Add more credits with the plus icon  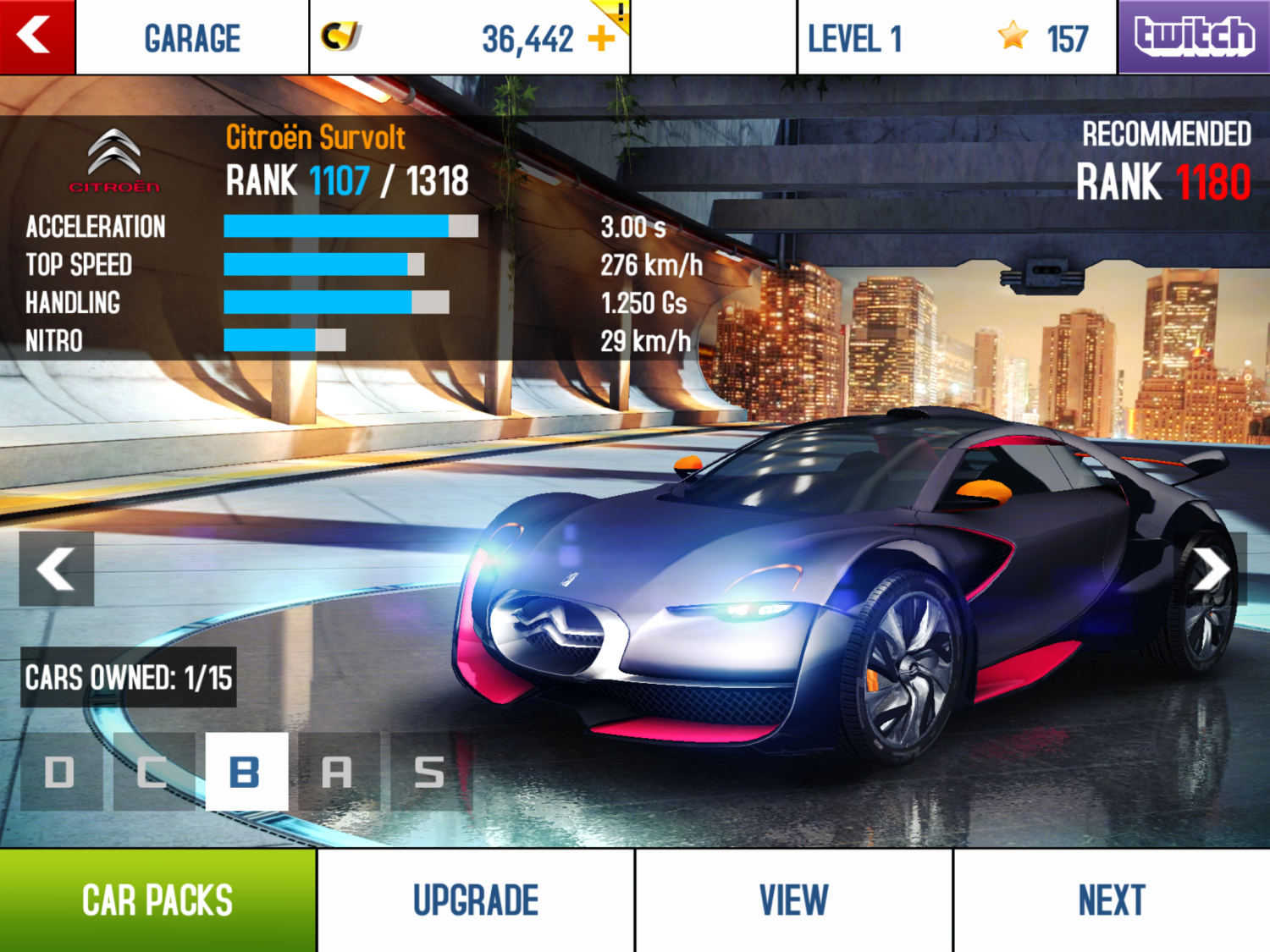(601, 38)
